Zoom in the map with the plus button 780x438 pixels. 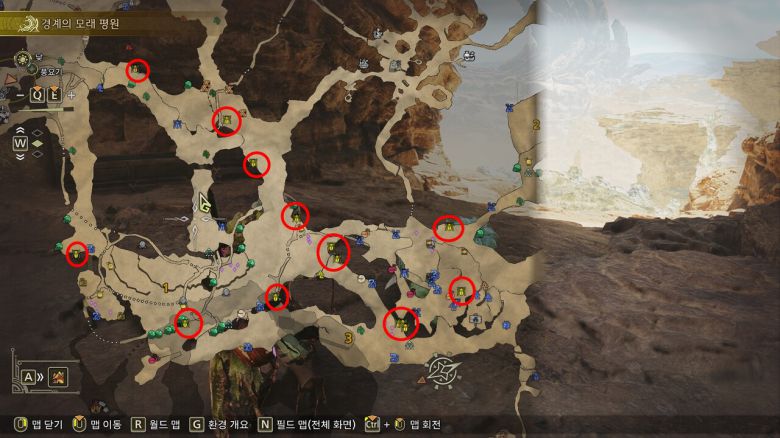[x=71, y=96]
